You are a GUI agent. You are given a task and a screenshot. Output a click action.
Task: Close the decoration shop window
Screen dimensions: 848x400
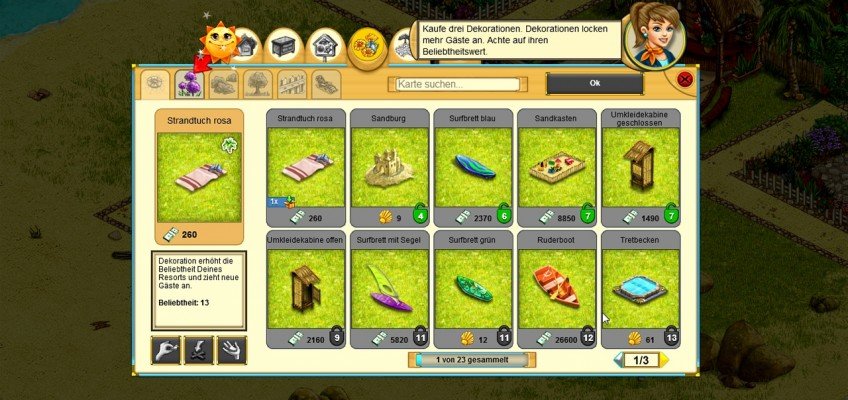click(x=685, y=79)
